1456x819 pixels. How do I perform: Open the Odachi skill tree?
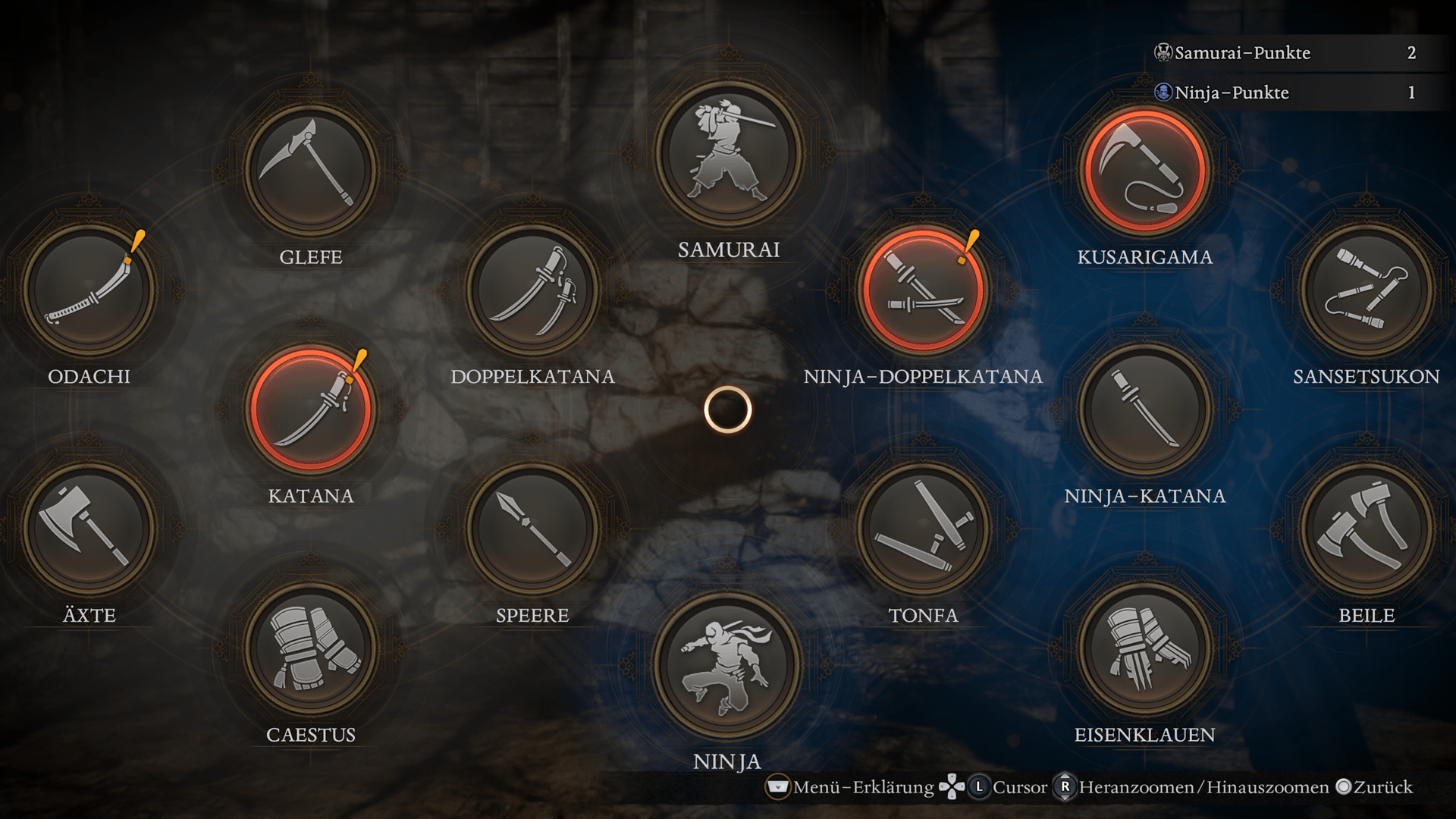click(x=89, y=290)
